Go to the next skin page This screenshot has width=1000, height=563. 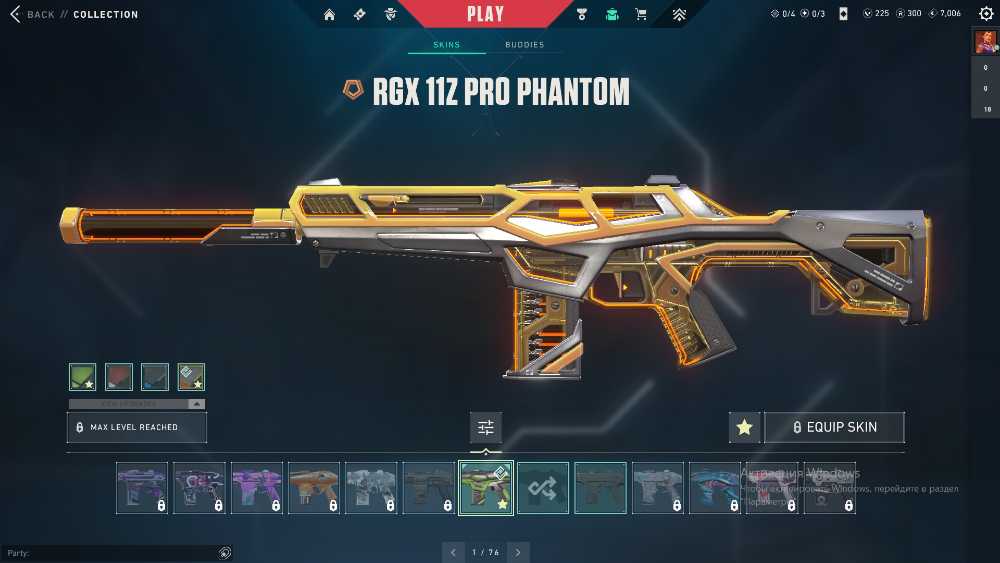[x=518, y=552]
